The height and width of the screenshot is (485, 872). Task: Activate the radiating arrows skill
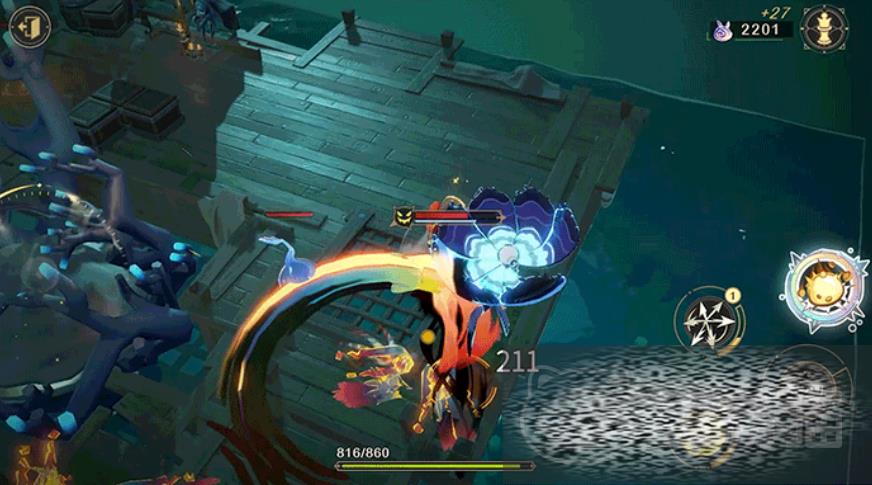point(709,322)
